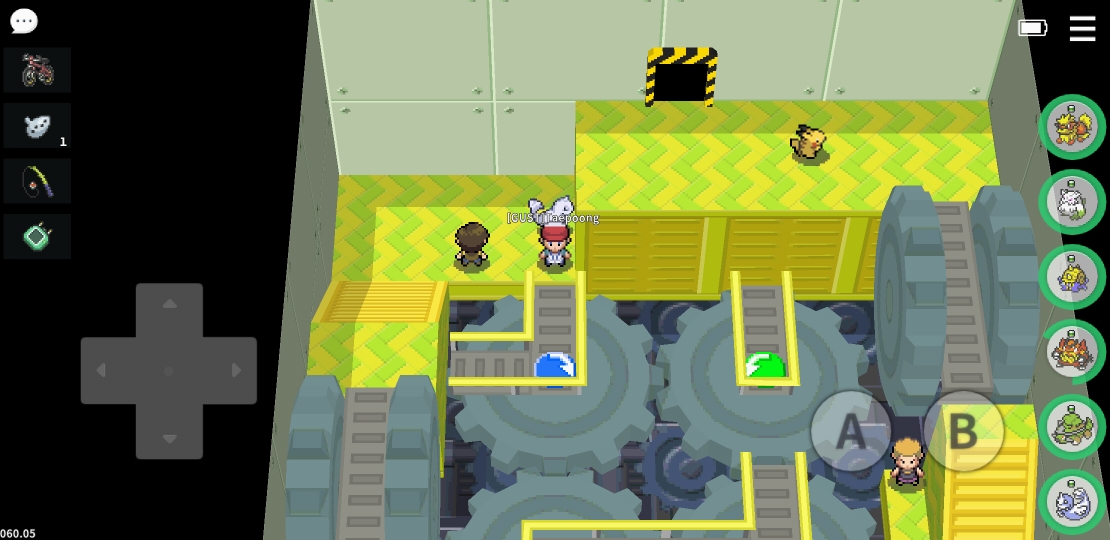The width and height of the screenshot is (1110, 540).
Task: Select the red fire party Pokémon
Action: [1072, 352]
